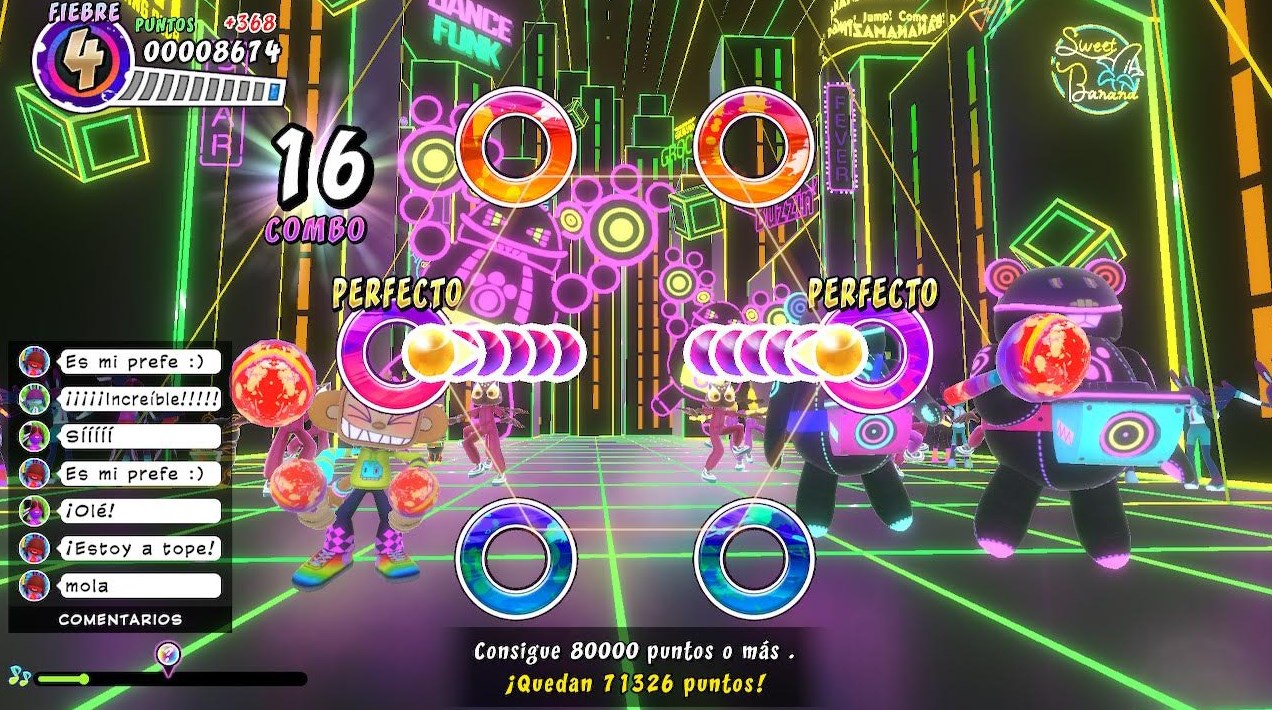
Task: Click the Fiebre level 4 badge
Action: coord(82,60)
